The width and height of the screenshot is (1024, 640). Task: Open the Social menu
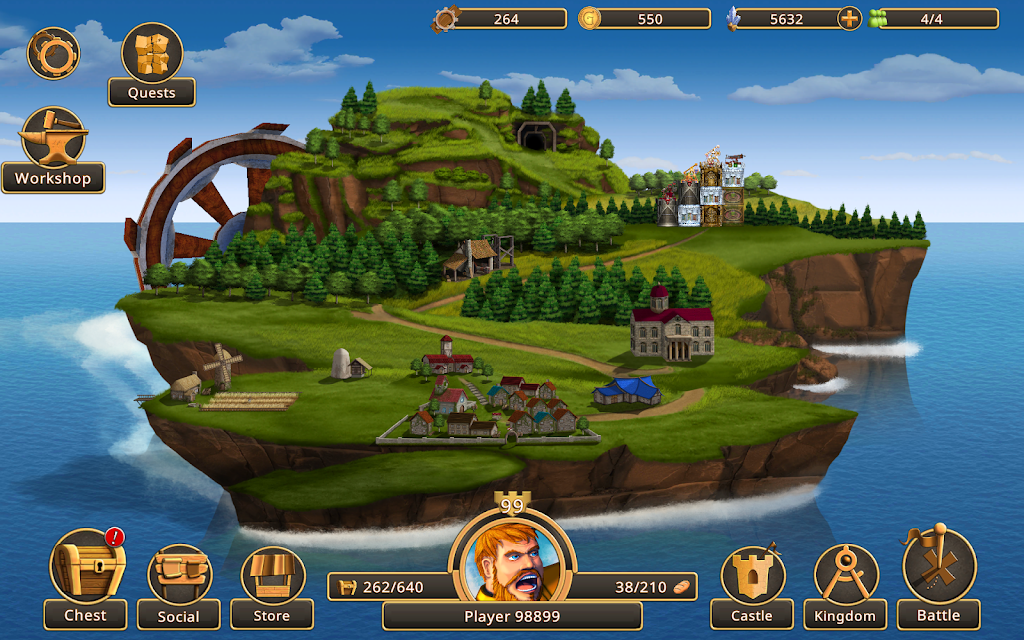[x=179, y=585]
